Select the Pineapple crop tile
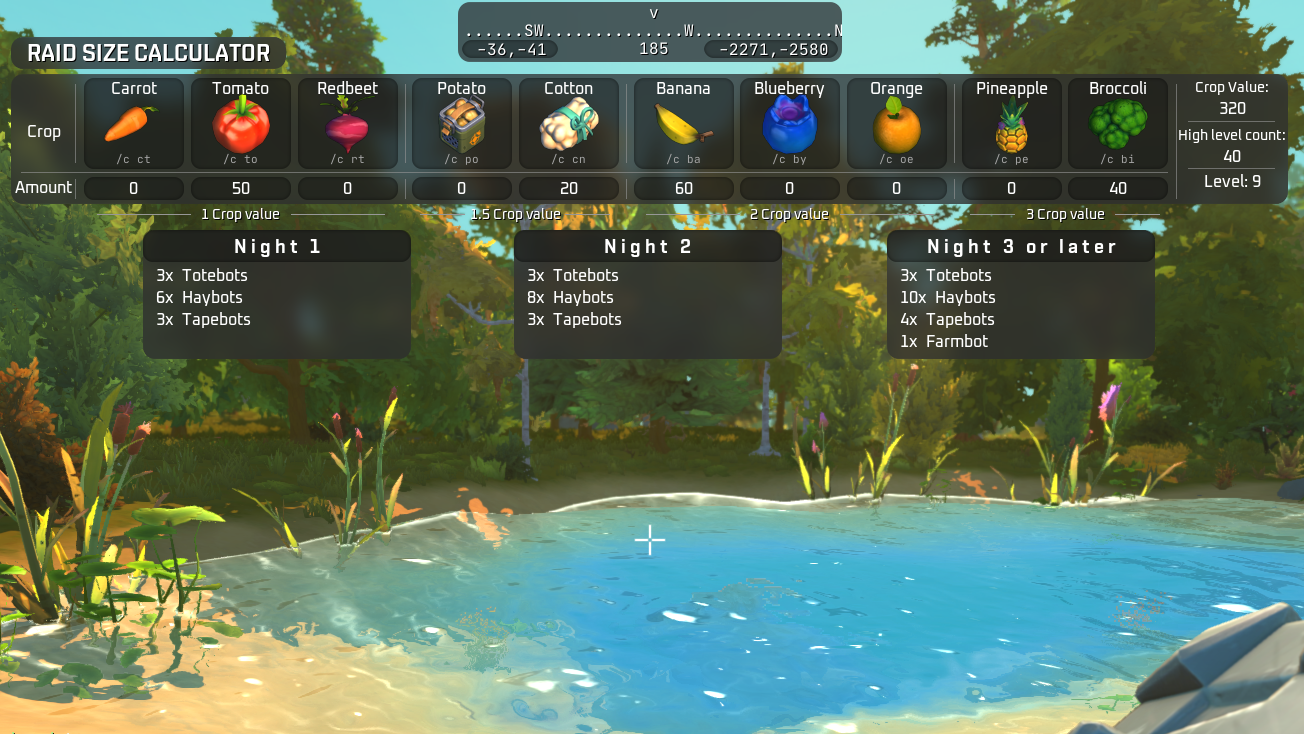This screenshot has width=1304, height=734. (1012, 124)
